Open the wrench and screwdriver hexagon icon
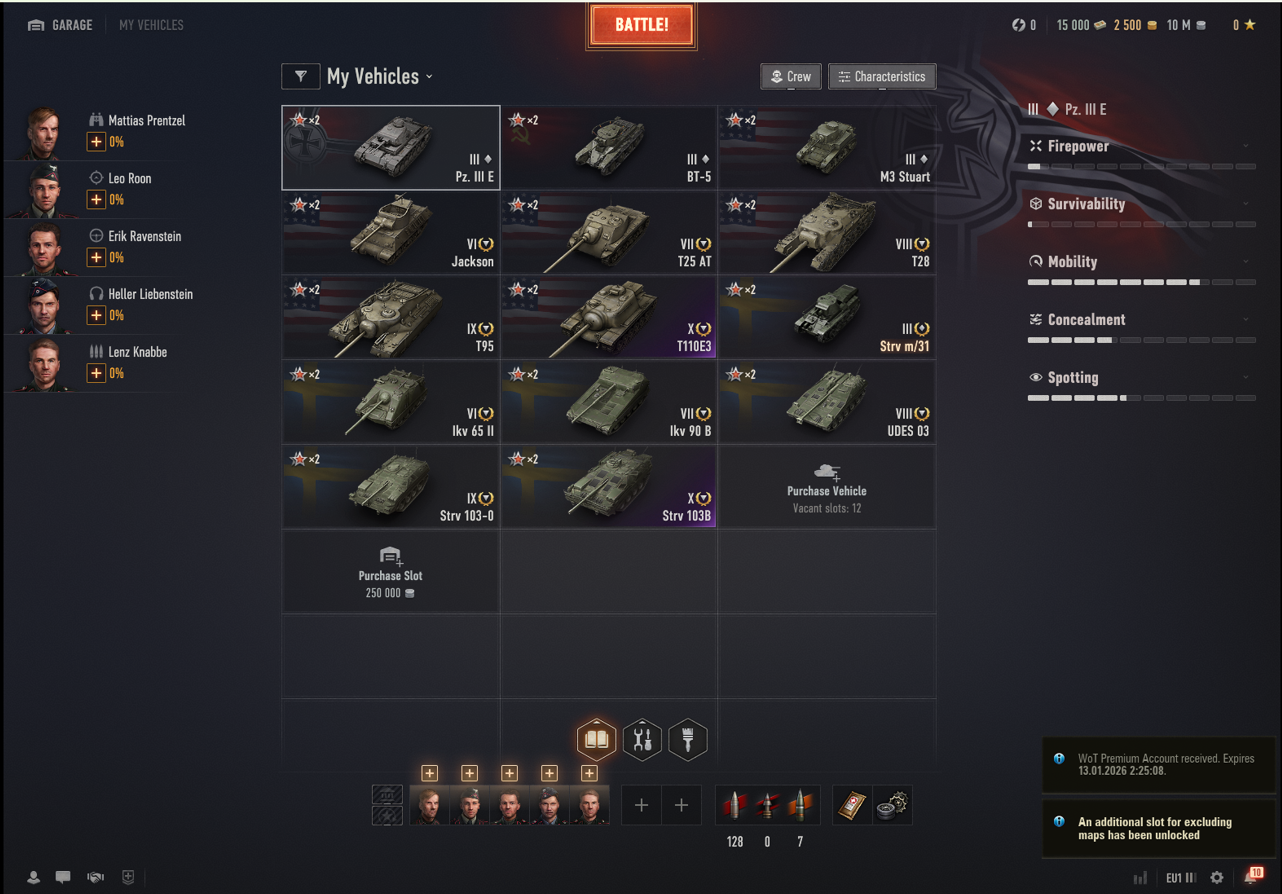Viewport: 1282px width, 894px height. click(x=642, y=740)
